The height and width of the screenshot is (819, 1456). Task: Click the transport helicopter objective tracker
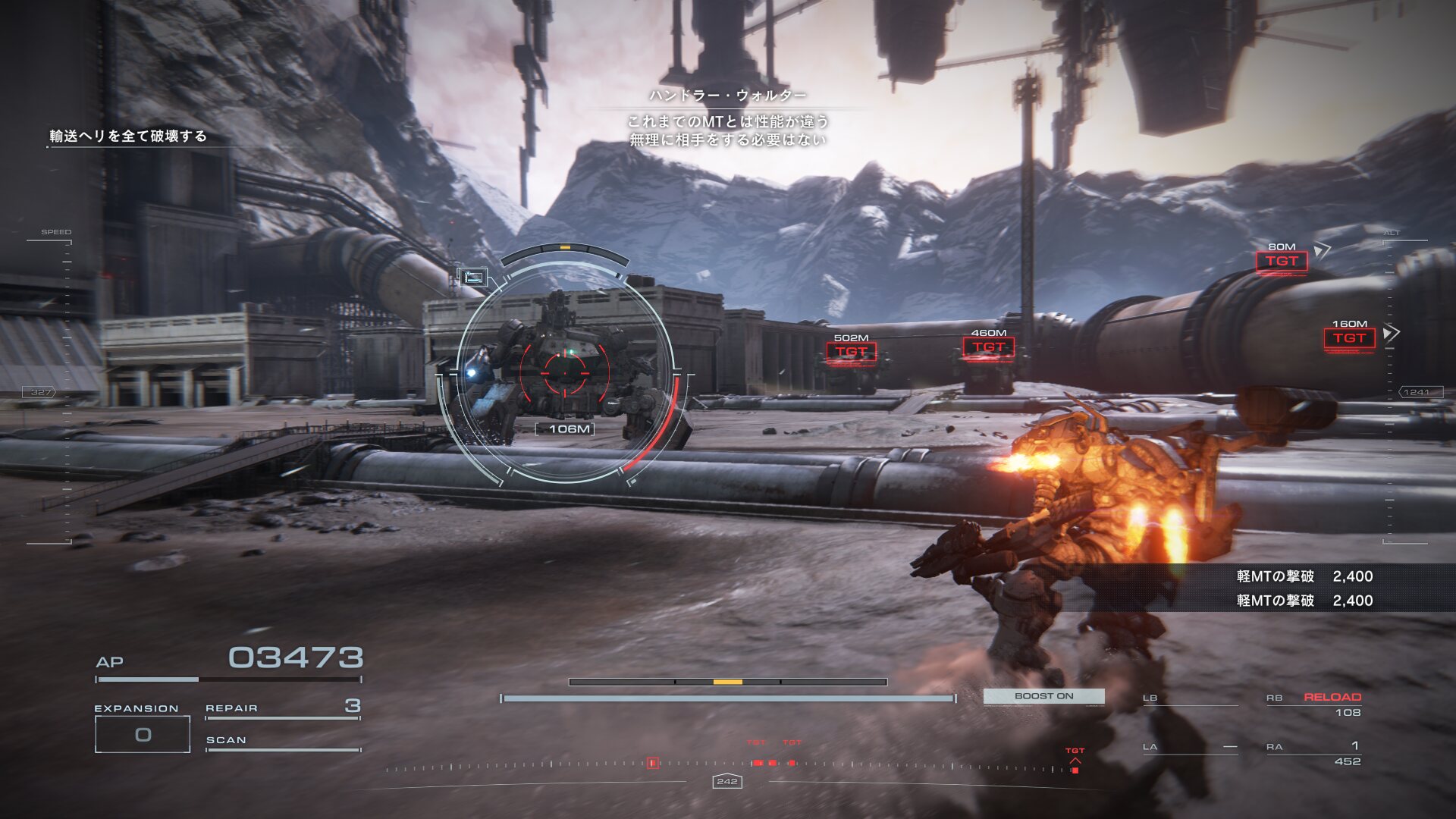click(x=128, y=136)
